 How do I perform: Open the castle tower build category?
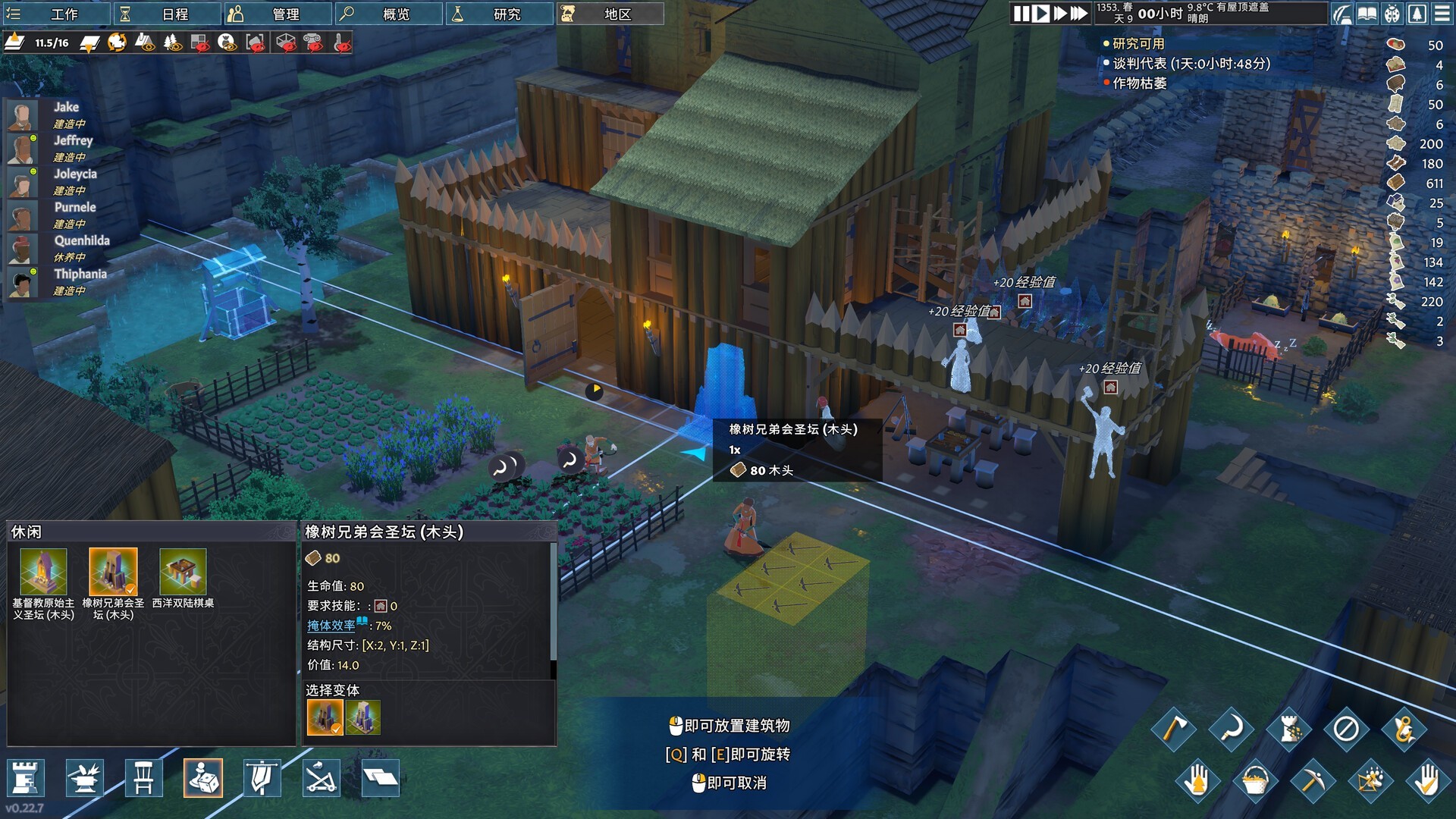click(25, 778)
